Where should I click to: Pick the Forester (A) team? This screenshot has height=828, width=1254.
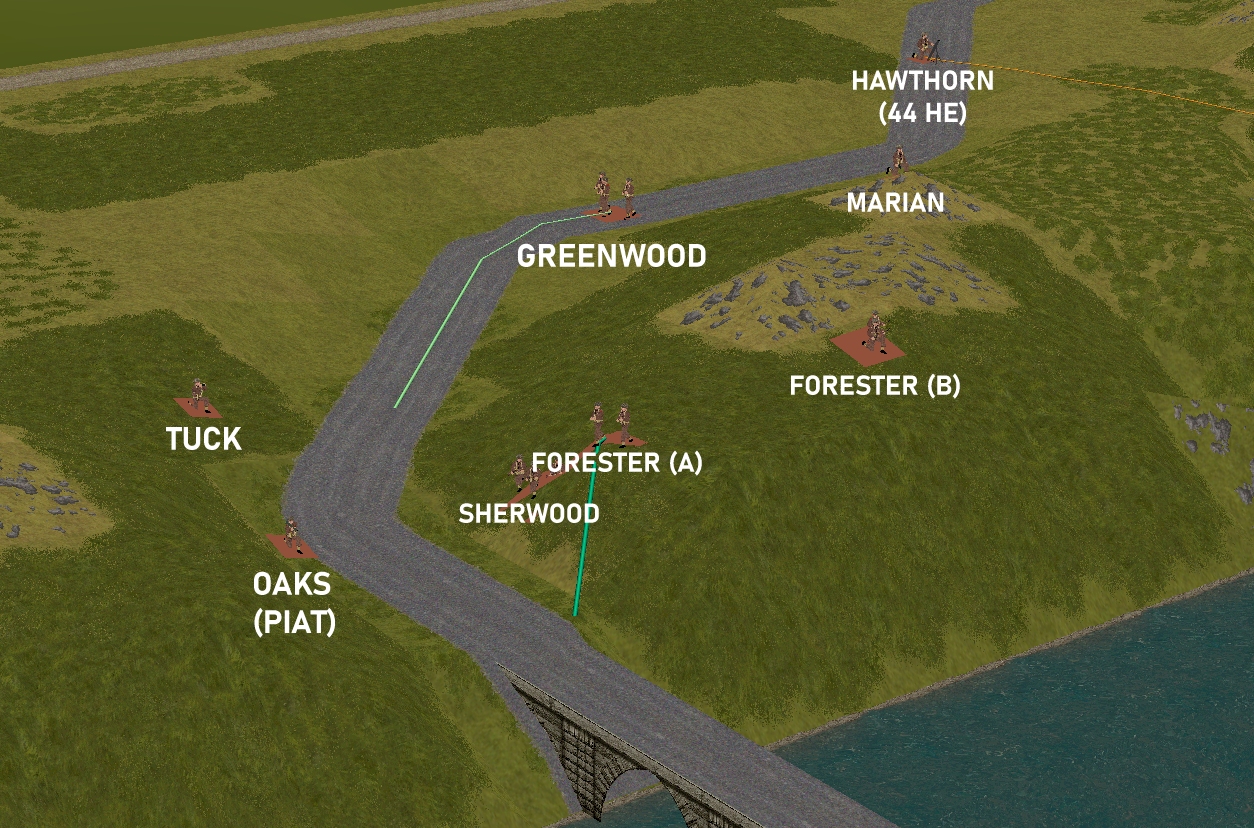click(x=611, y=427)
